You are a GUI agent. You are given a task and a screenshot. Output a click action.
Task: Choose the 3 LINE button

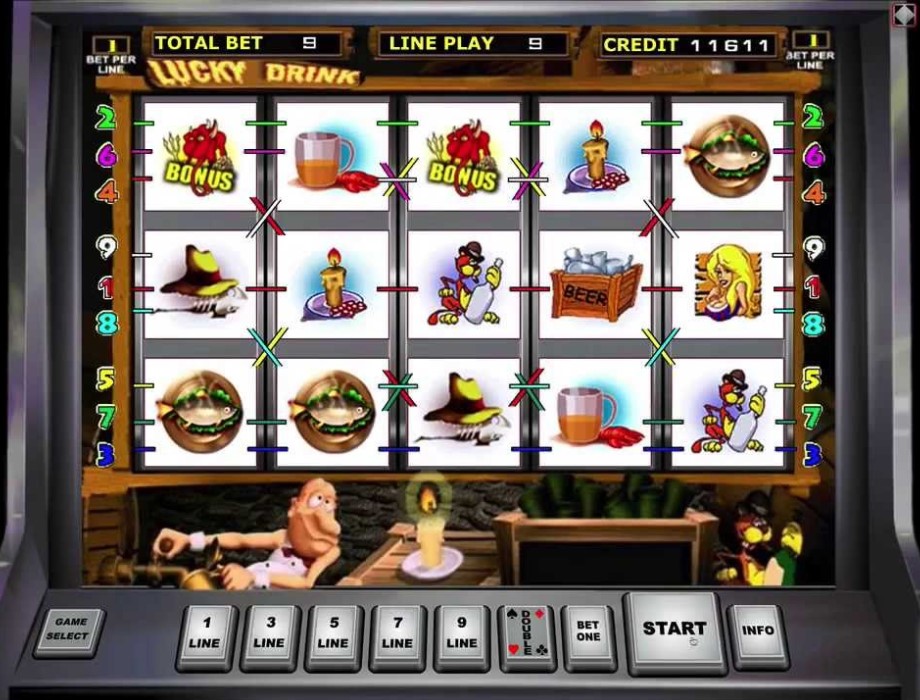[270, 634]
